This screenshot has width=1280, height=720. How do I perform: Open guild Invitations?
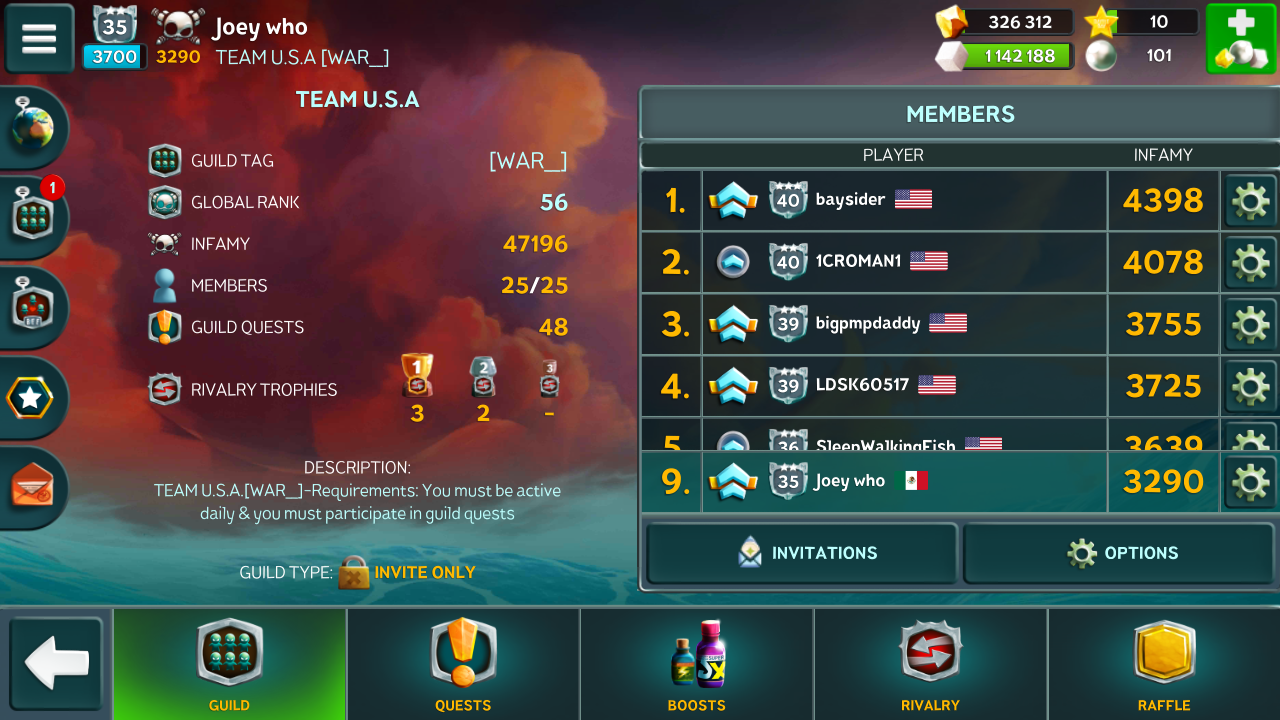802,553
